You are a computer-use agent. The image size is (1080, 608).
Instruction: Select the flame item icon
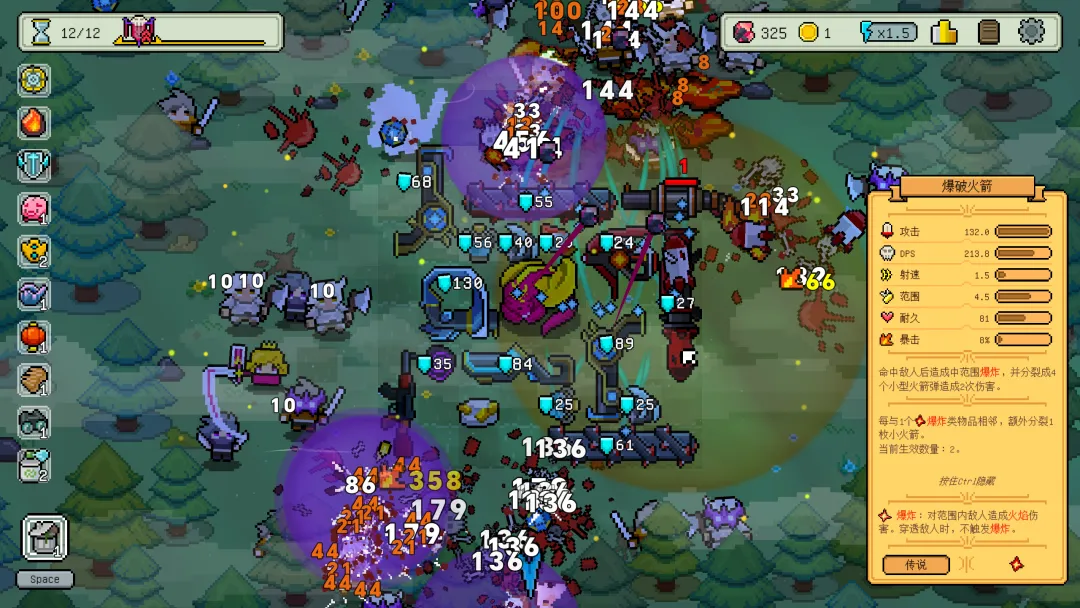(34, 123)
